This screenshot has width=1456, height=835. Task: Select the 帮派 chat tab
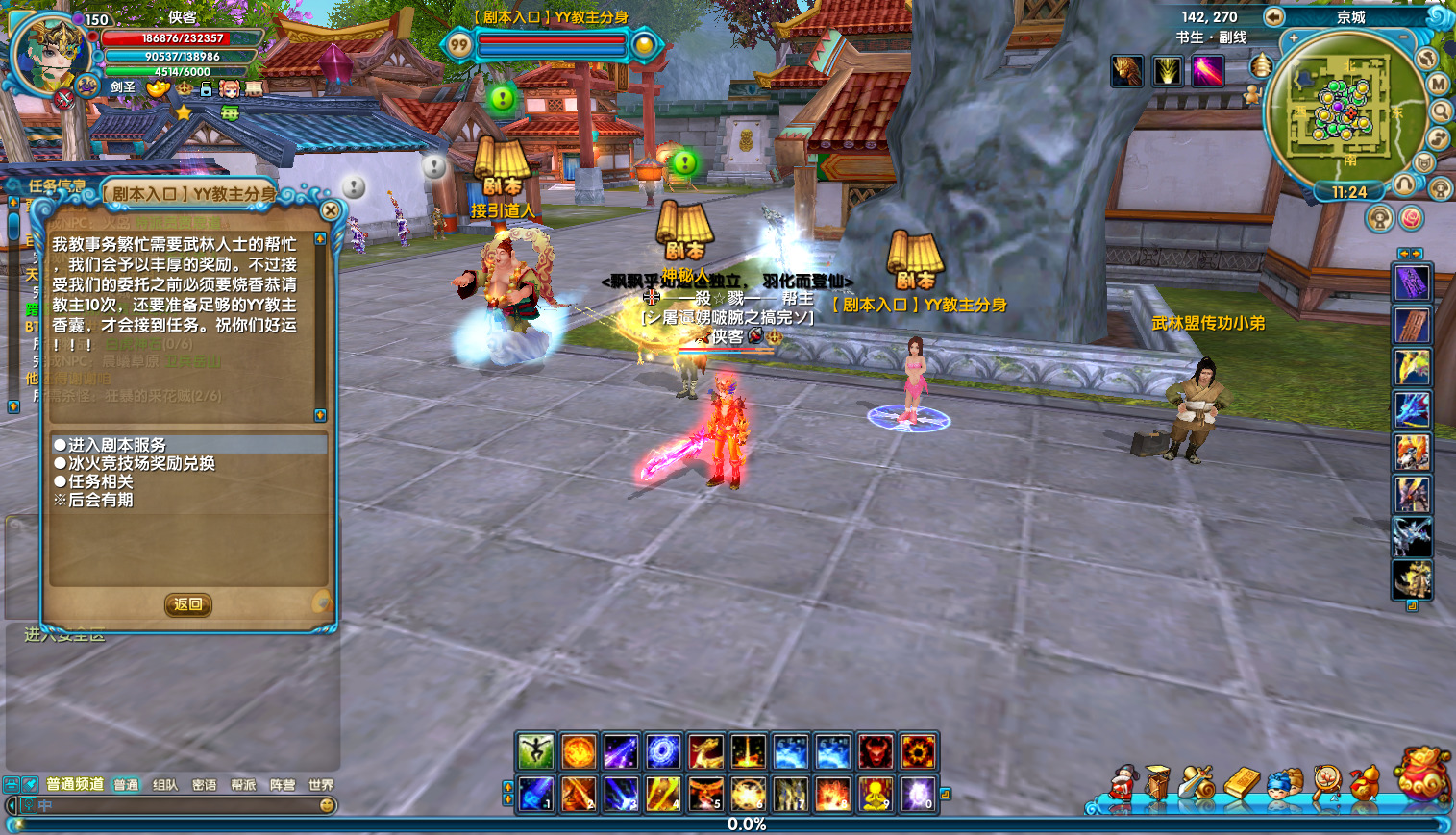point(243,785)
